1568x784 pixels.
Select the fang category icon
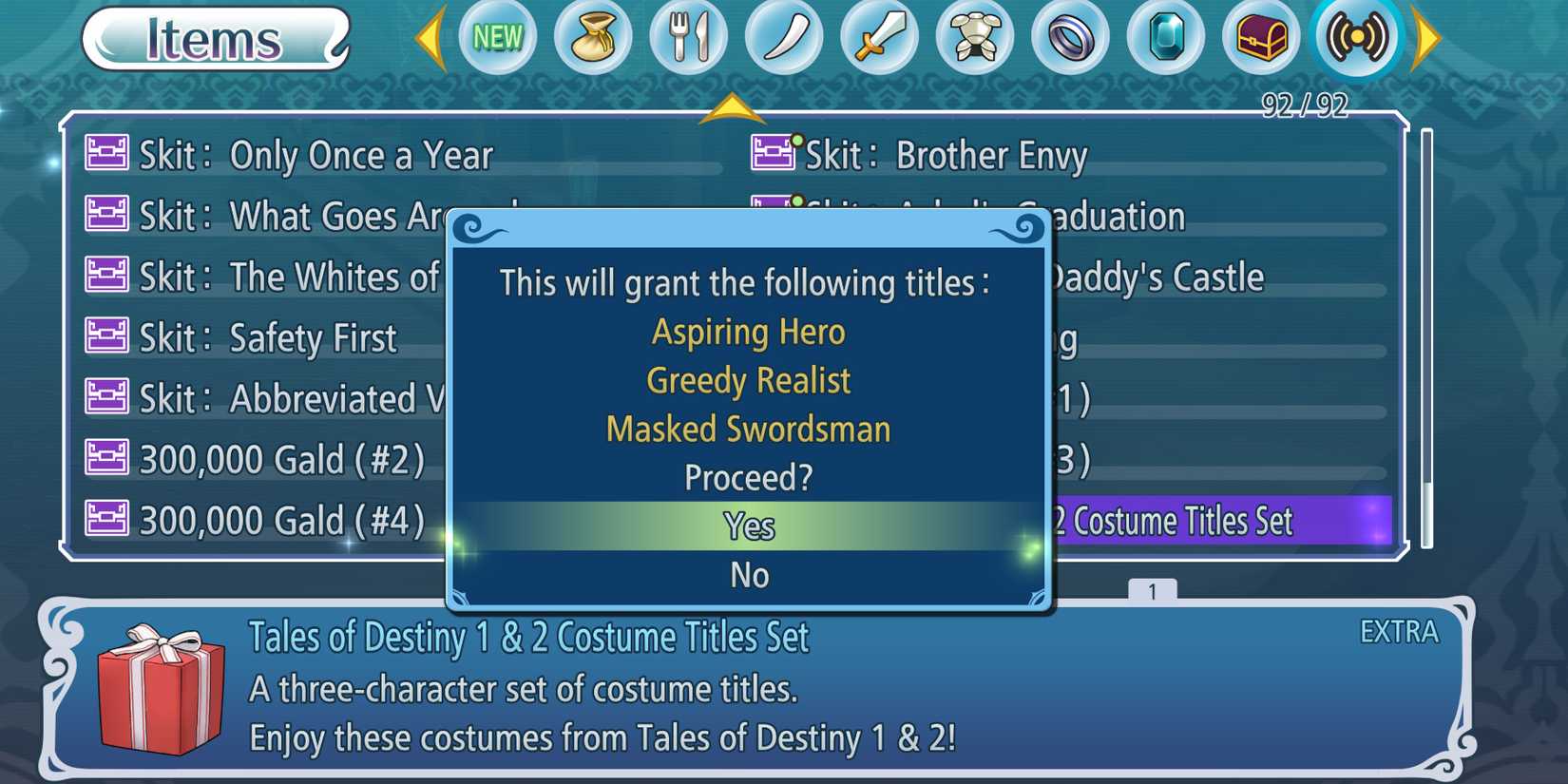point(784,38)
